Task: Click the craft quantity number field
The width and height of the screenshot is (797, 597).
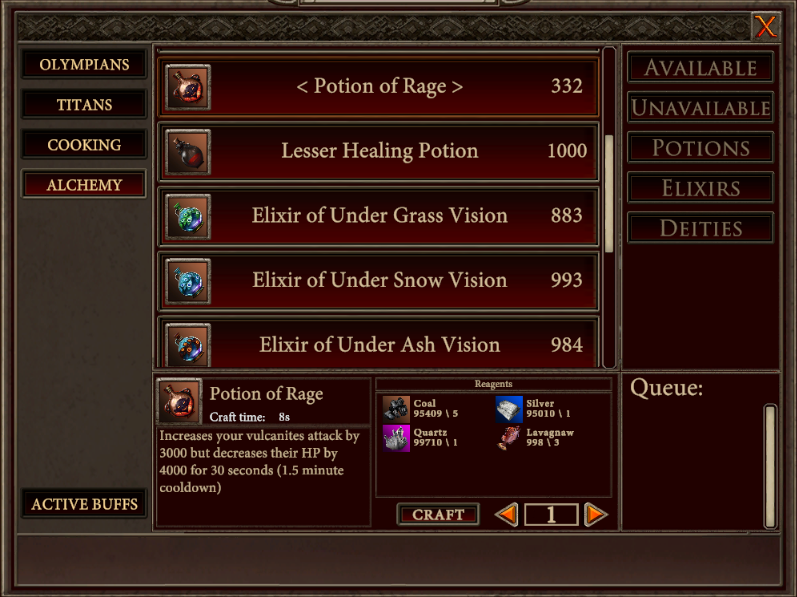Action: pos(551,514)
